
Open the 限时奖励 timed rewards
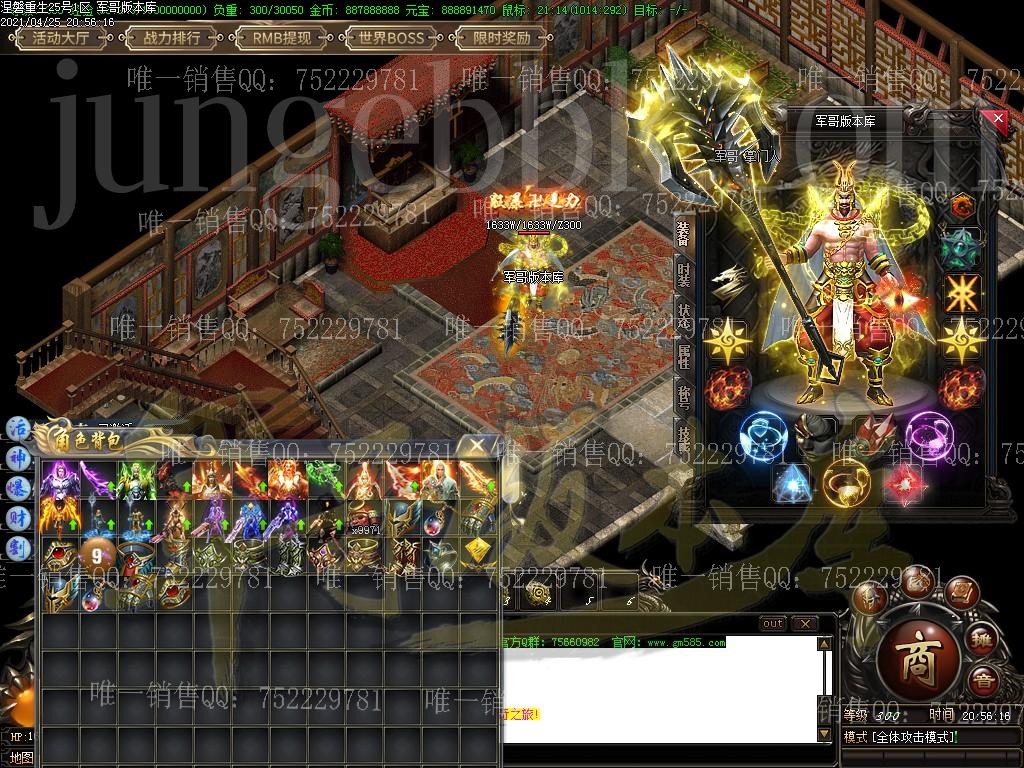[x=502, y=39]
